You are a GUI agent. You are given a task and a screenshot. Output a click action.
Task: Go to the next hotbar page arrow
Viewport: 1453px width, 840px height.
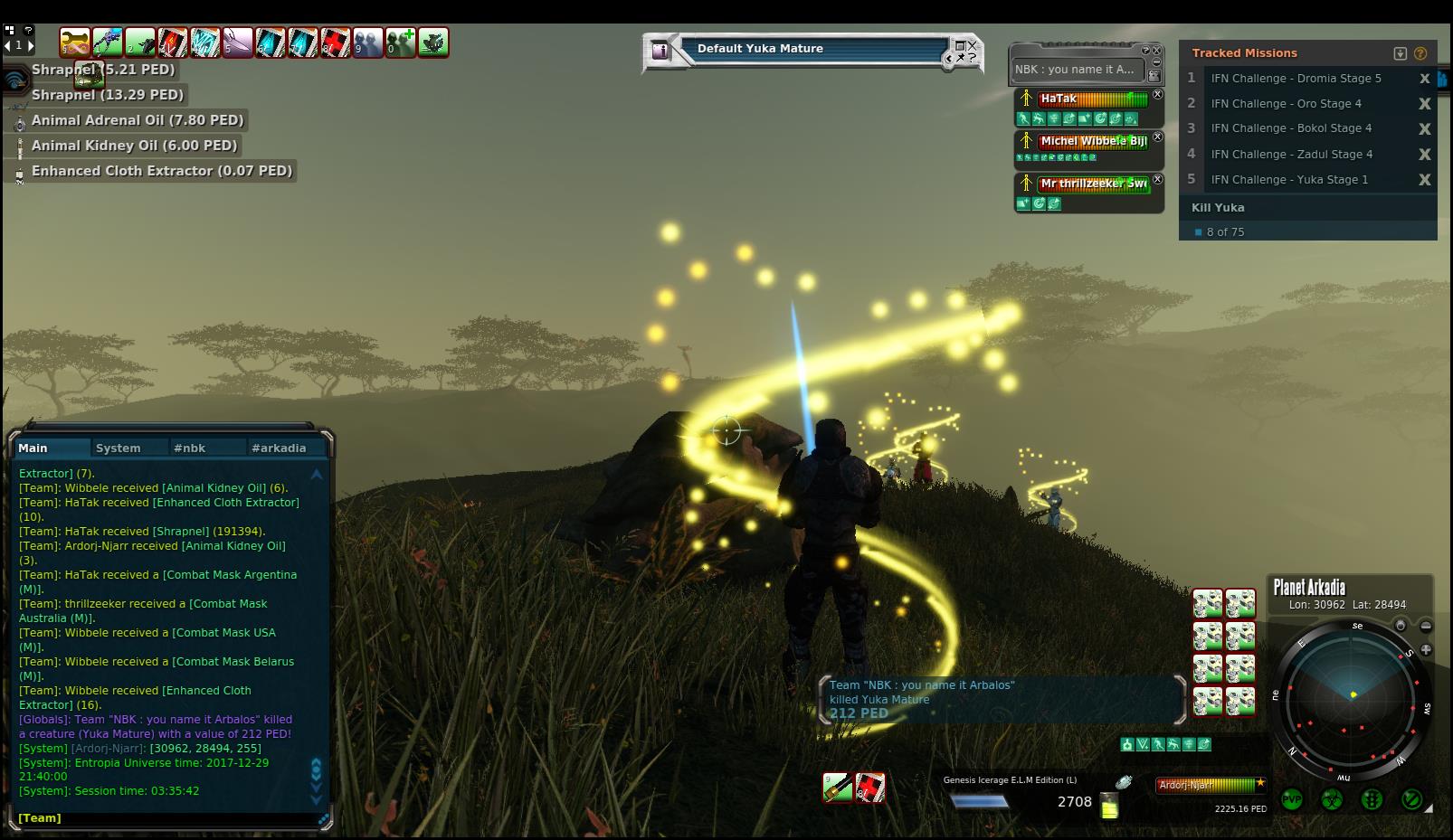tap(31, 44)
